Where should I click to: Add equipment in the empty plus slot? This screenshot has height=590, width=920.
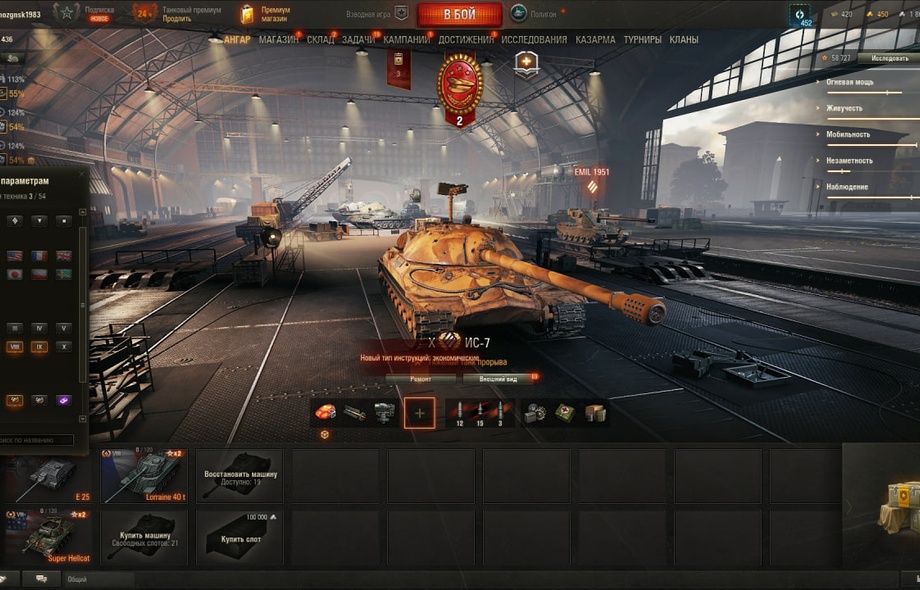(x=419, y=412)
